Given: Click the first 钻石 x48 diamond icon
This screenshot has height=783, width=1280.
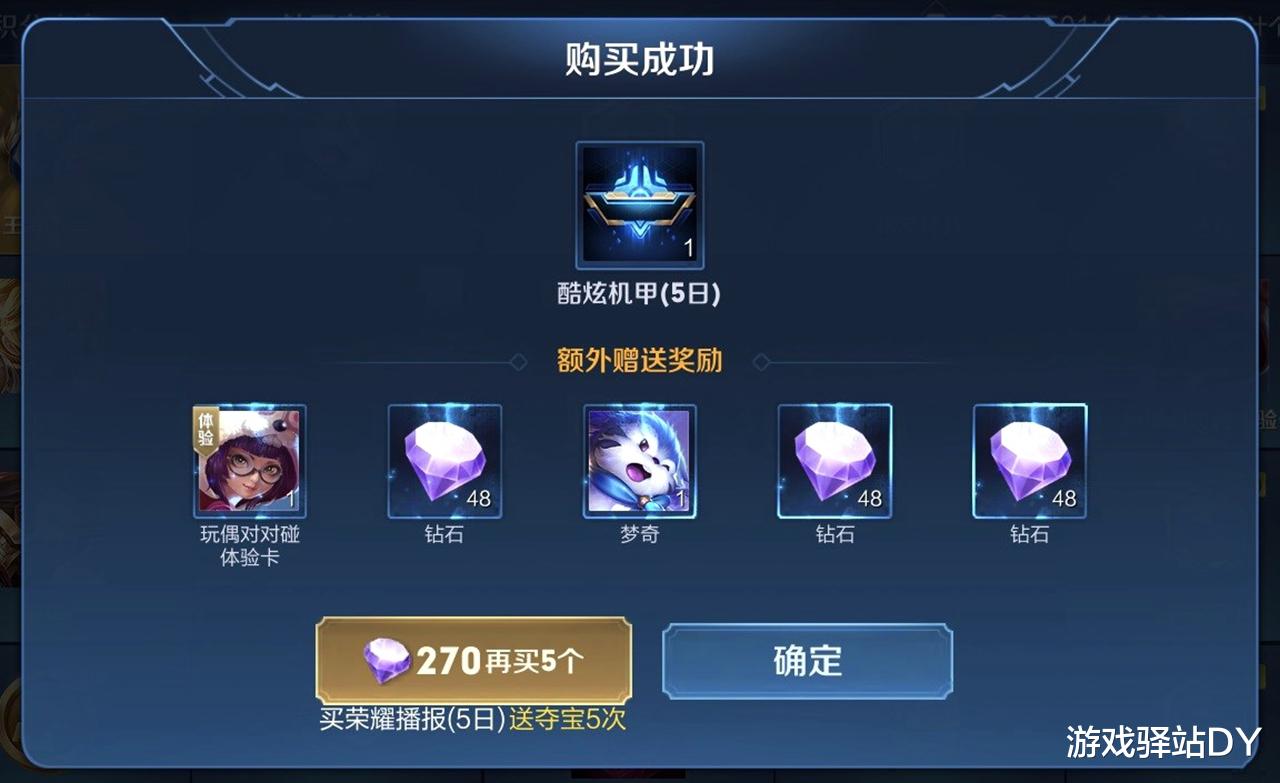Looking at the screenshot, I should tap(444, 461).
